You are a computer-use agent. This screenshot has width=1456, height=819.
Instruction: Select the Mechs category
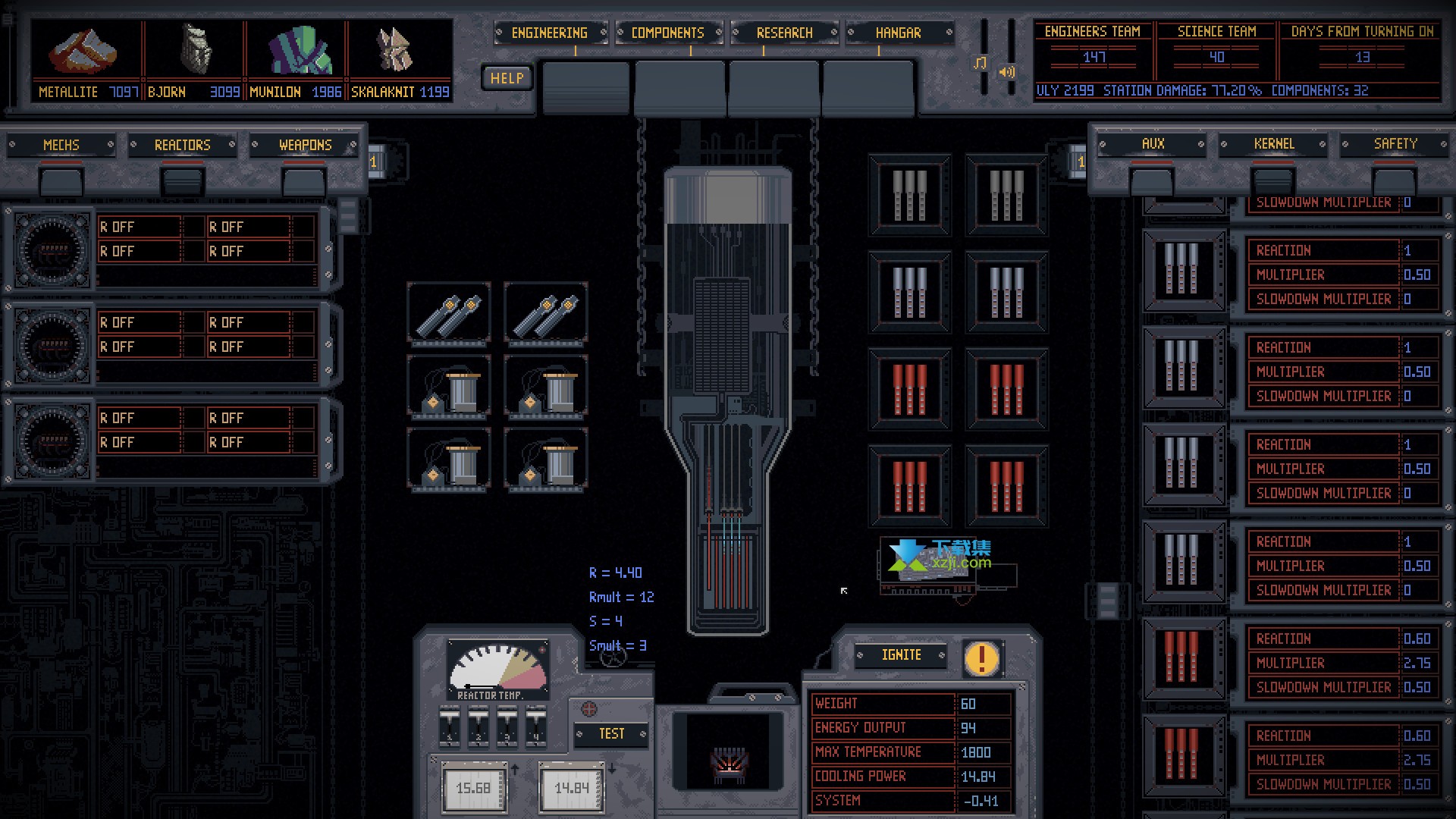(x=61, y=145)
